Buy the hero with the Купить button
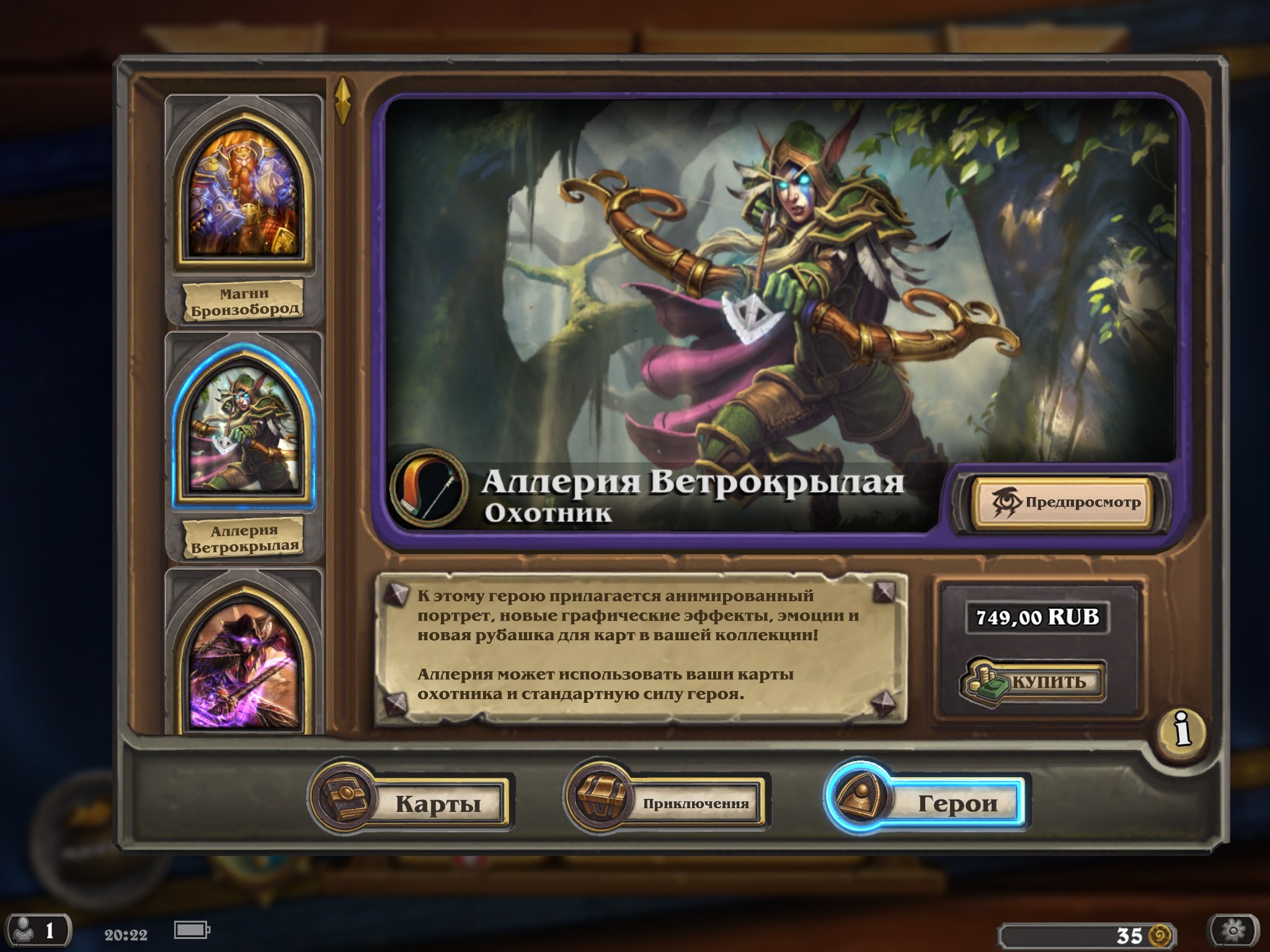 coord(1034,682)
